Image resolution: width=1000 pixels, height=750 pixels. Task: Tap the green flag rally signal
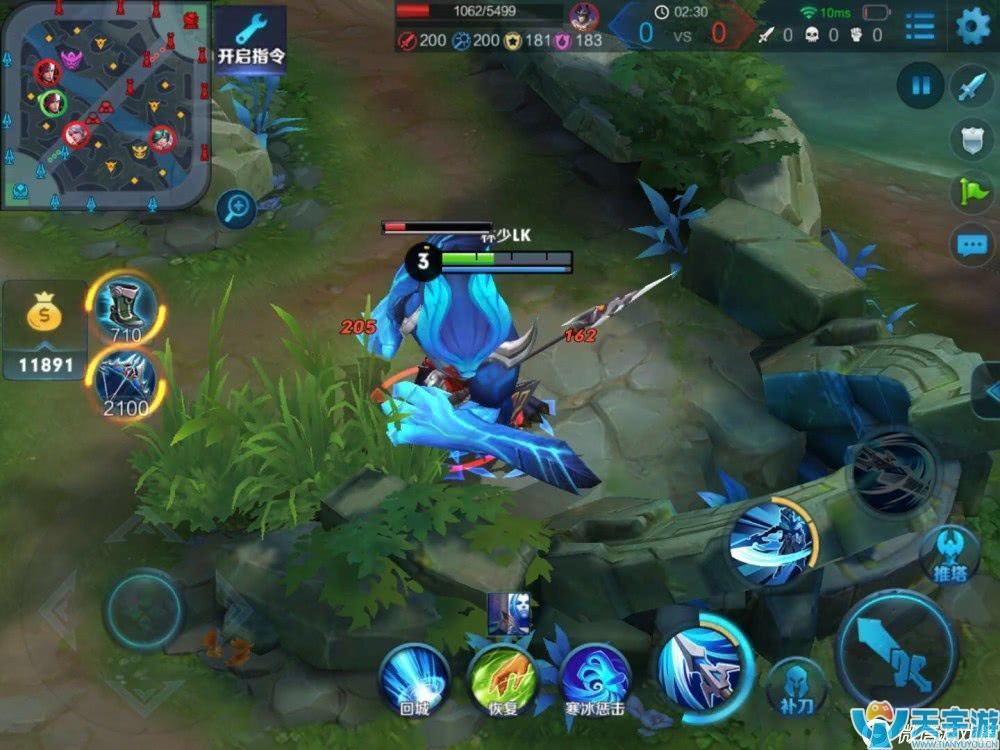coord(971,192)
